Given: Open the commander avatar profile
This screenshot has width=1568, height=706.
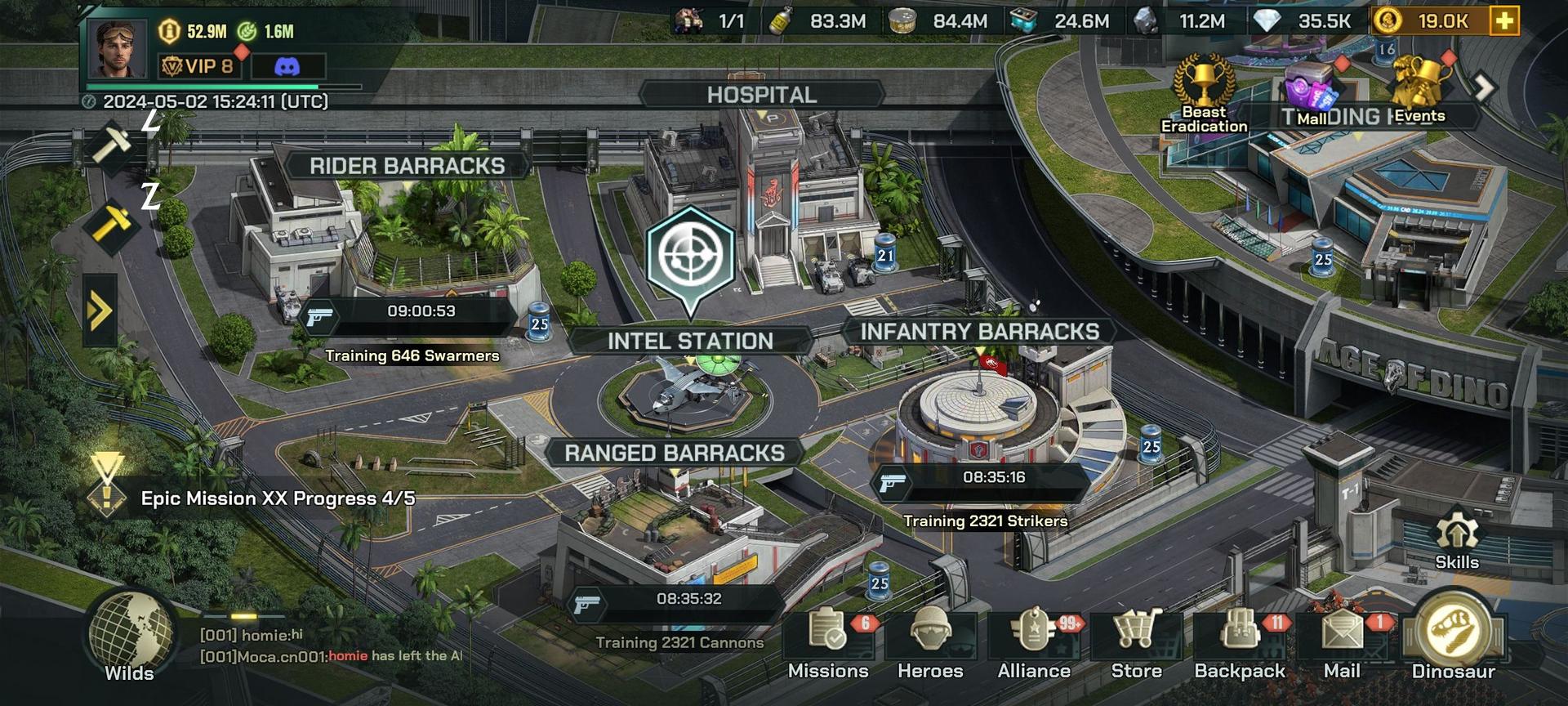Looking at the screenshot, I should click(121, 48).
